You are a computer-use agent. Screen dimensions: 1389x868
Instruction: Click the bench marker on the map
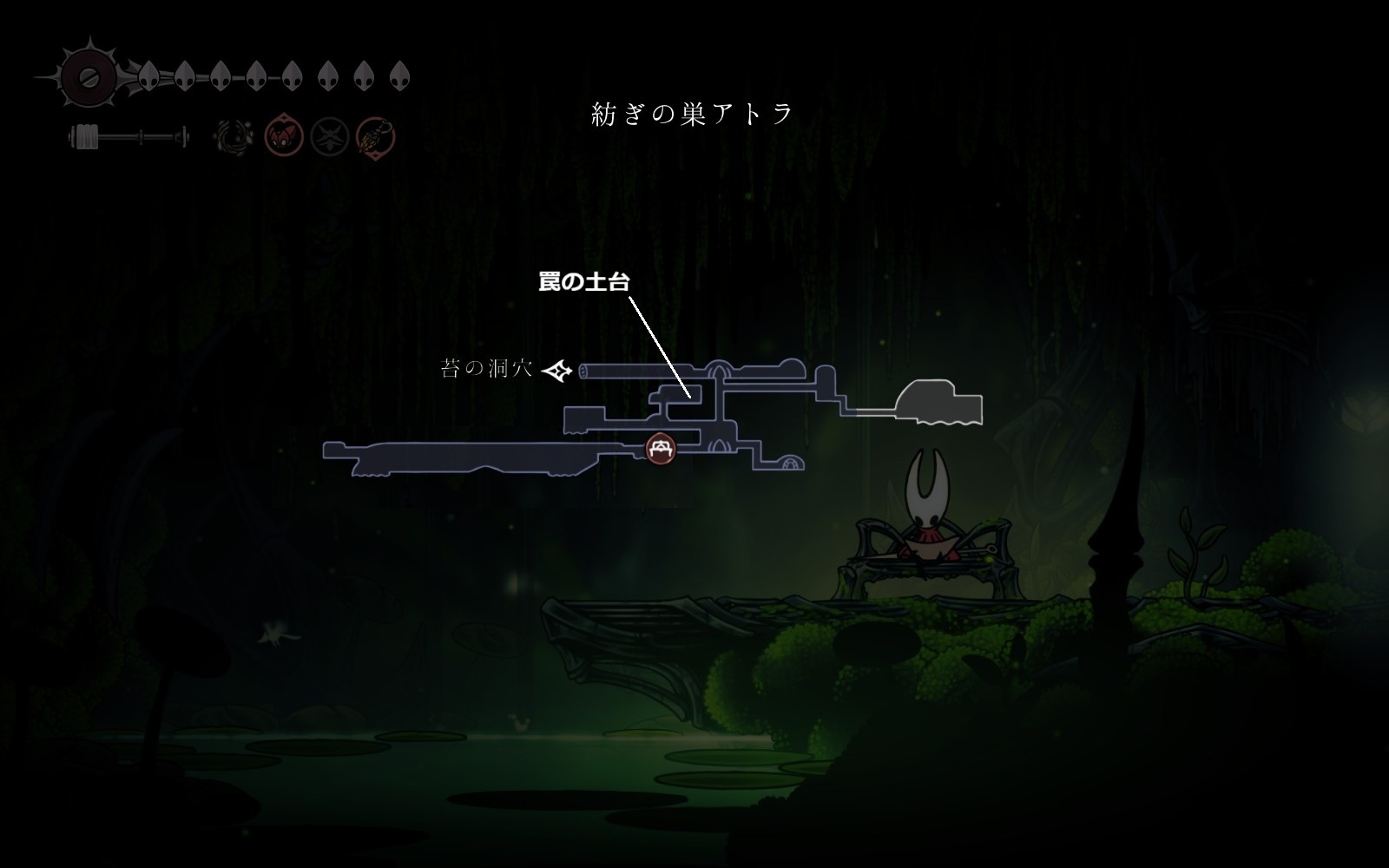point(661,448)
